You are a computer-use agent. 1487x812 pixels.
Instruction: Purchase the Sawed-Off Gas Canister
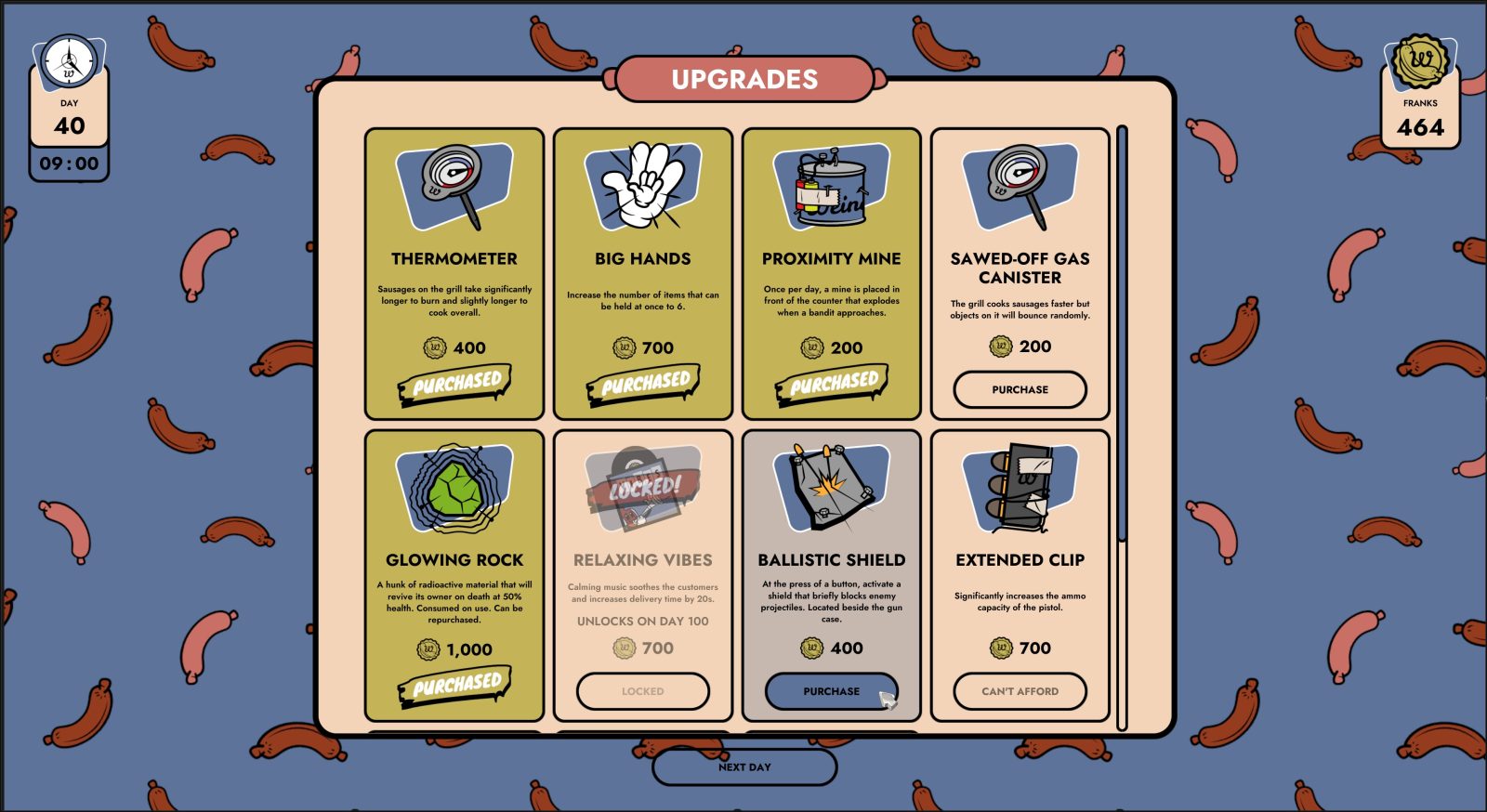(1020, 389)
